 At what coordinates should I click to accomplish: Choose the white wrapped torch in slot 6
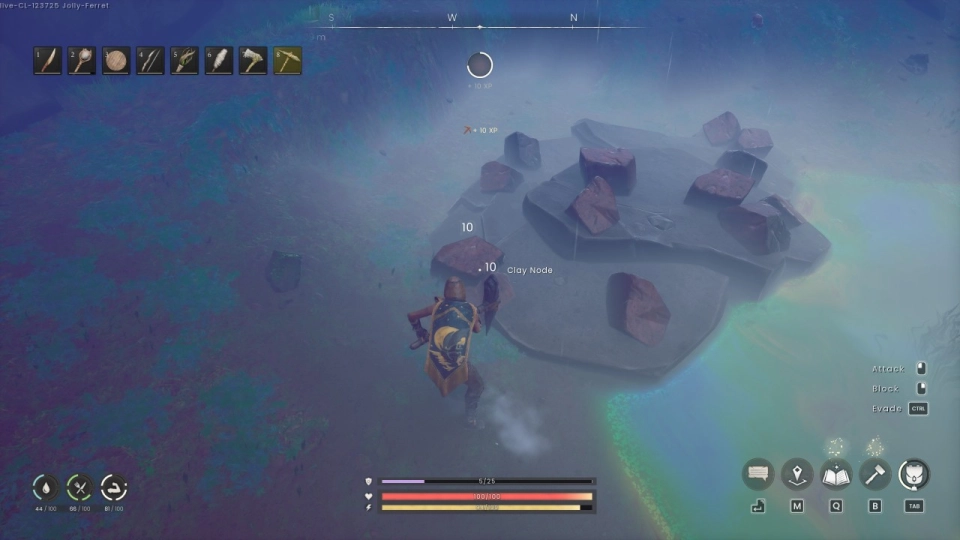(x=219, y=61)
